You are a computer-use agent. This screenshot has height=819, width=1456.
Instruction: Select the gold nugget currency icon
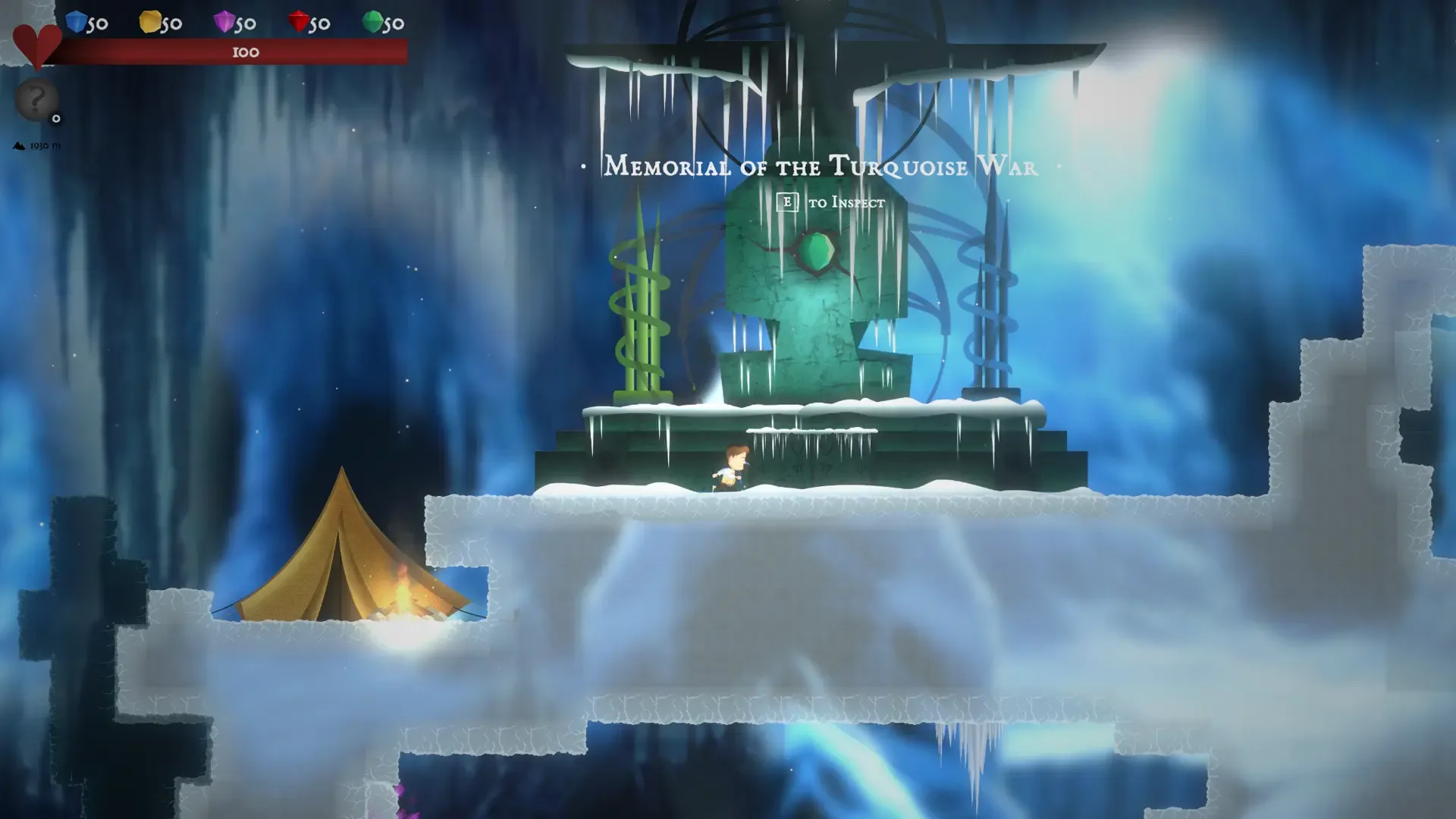click(x=149, y=22)
